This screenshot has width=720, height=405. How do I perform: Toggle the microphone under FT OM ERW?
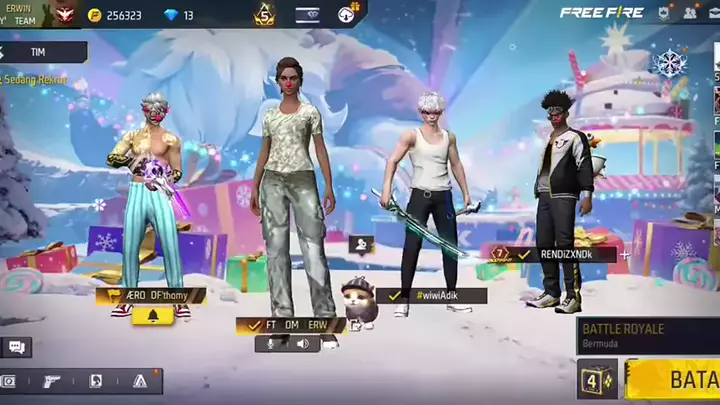click(269, 343)
